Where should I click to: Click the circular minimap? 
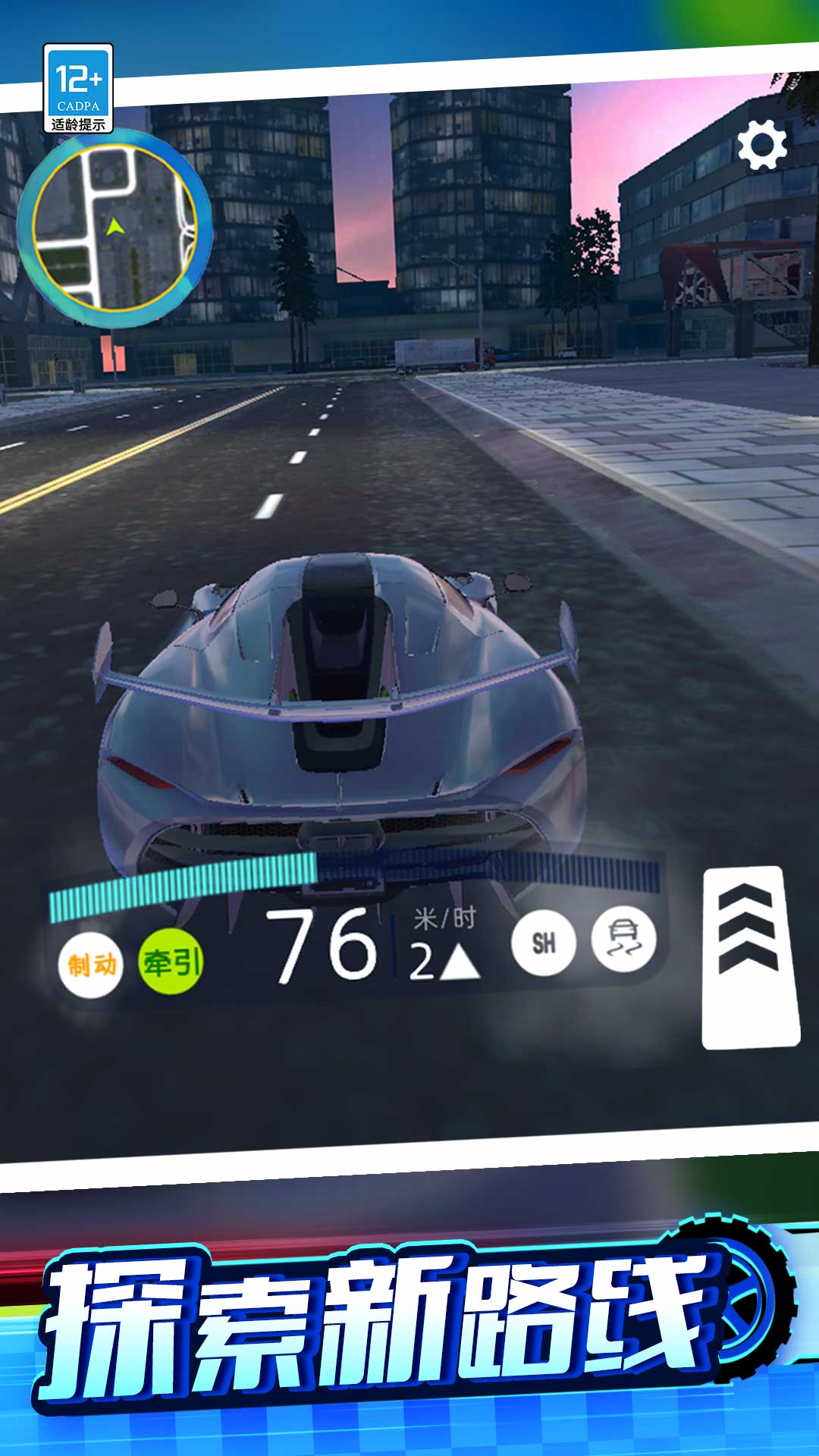click(115, 228)
